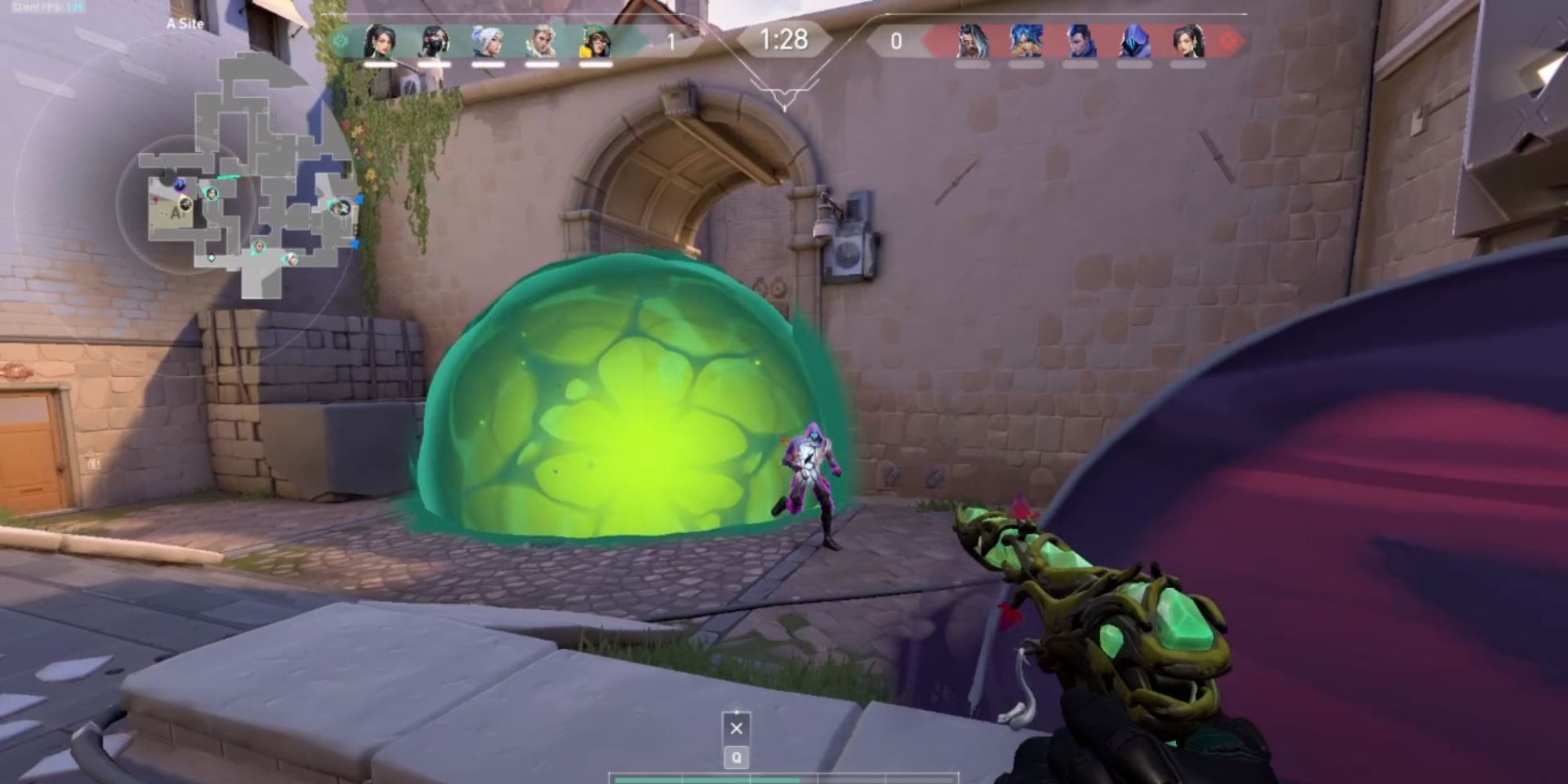Click the green team emblem icon
This screenshot has width=1568, height=784.
[x=340, y=41]
